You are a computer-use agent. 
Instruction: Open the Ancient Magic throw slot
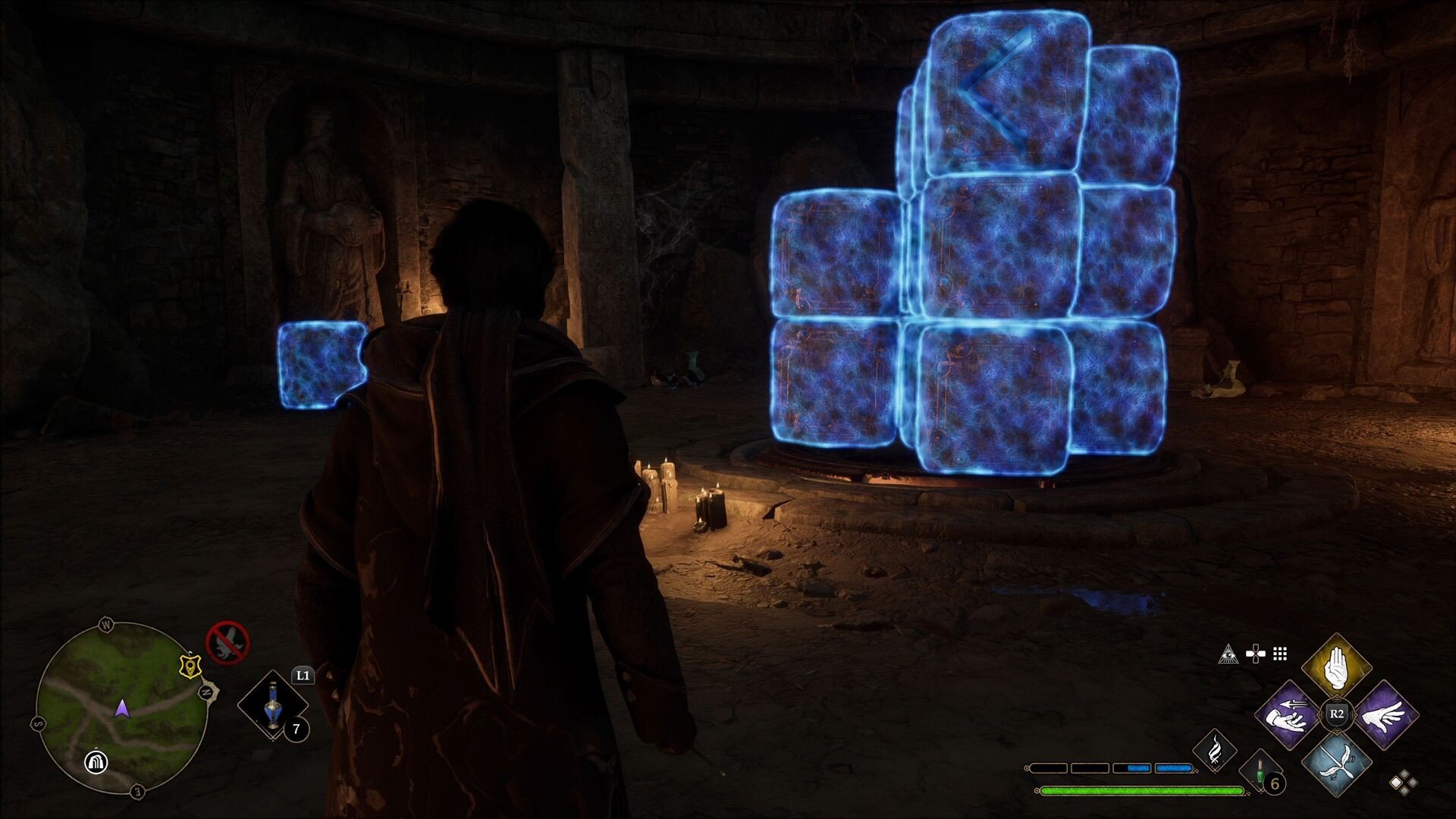pyautogui.click(x=1216, y=752)
